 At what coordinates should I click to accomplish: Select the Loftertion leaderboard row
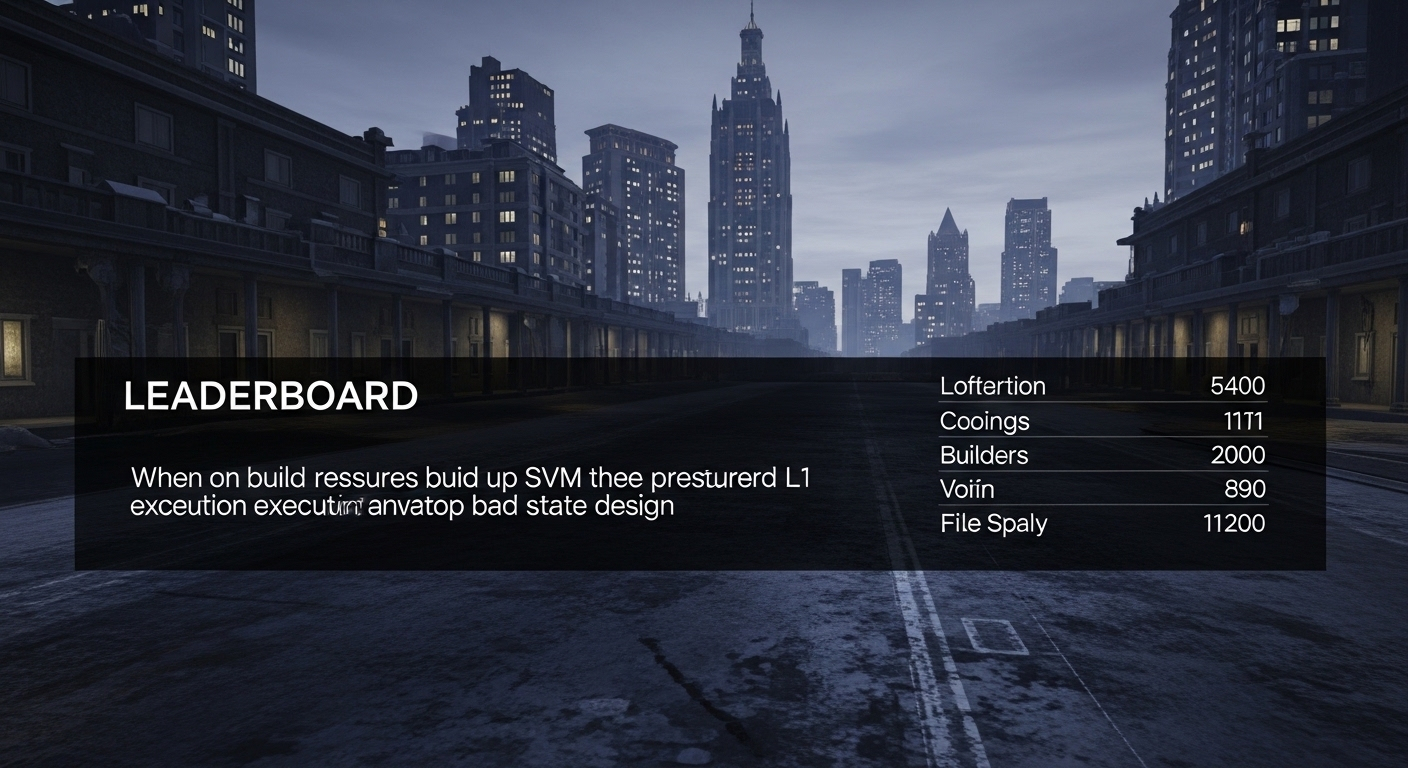pos(1102,386)
